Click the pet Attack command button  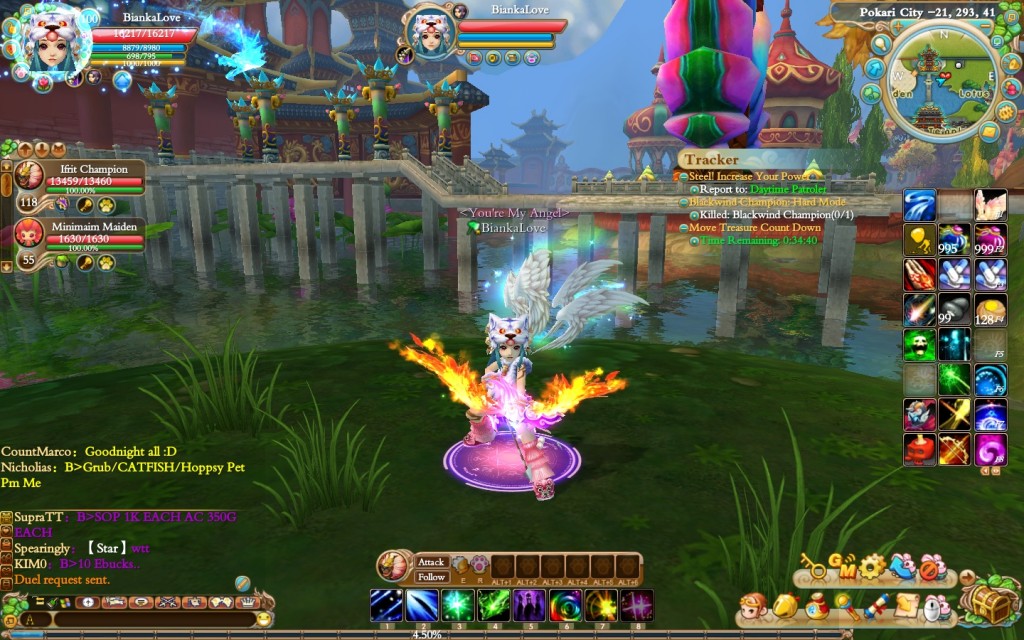pyautogui.click(x=431, y=562)
